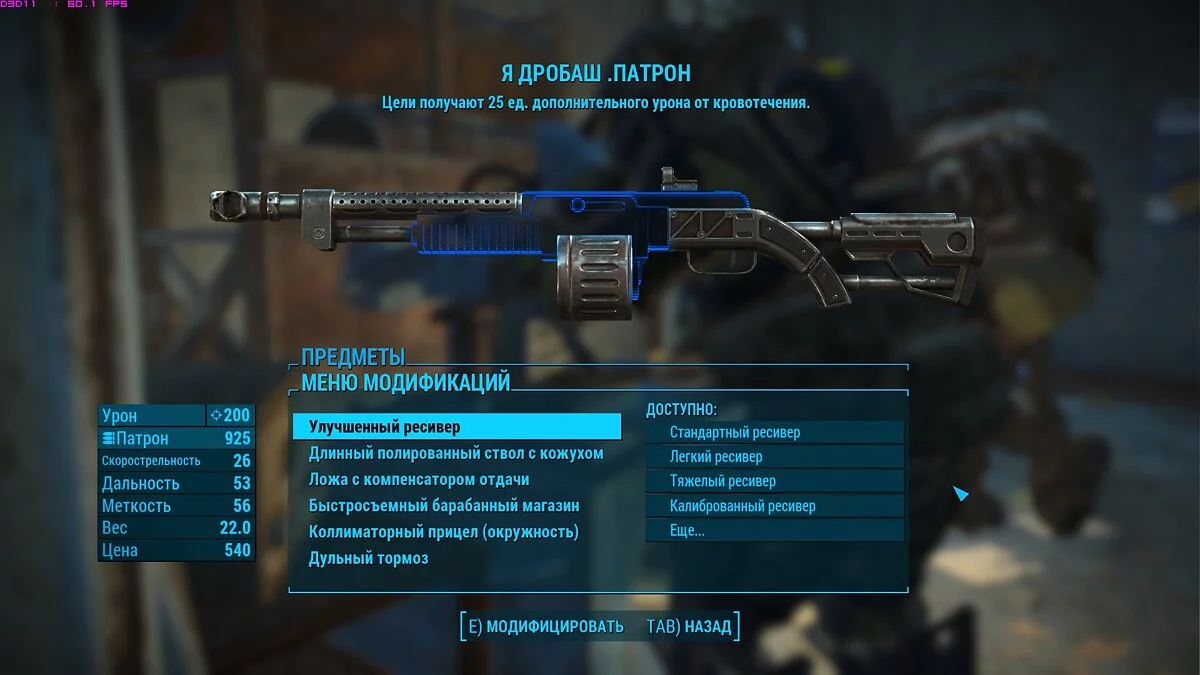1200x675 pixels.
Task: Pick the Легкий ресивер option
Action: point(775,457)
